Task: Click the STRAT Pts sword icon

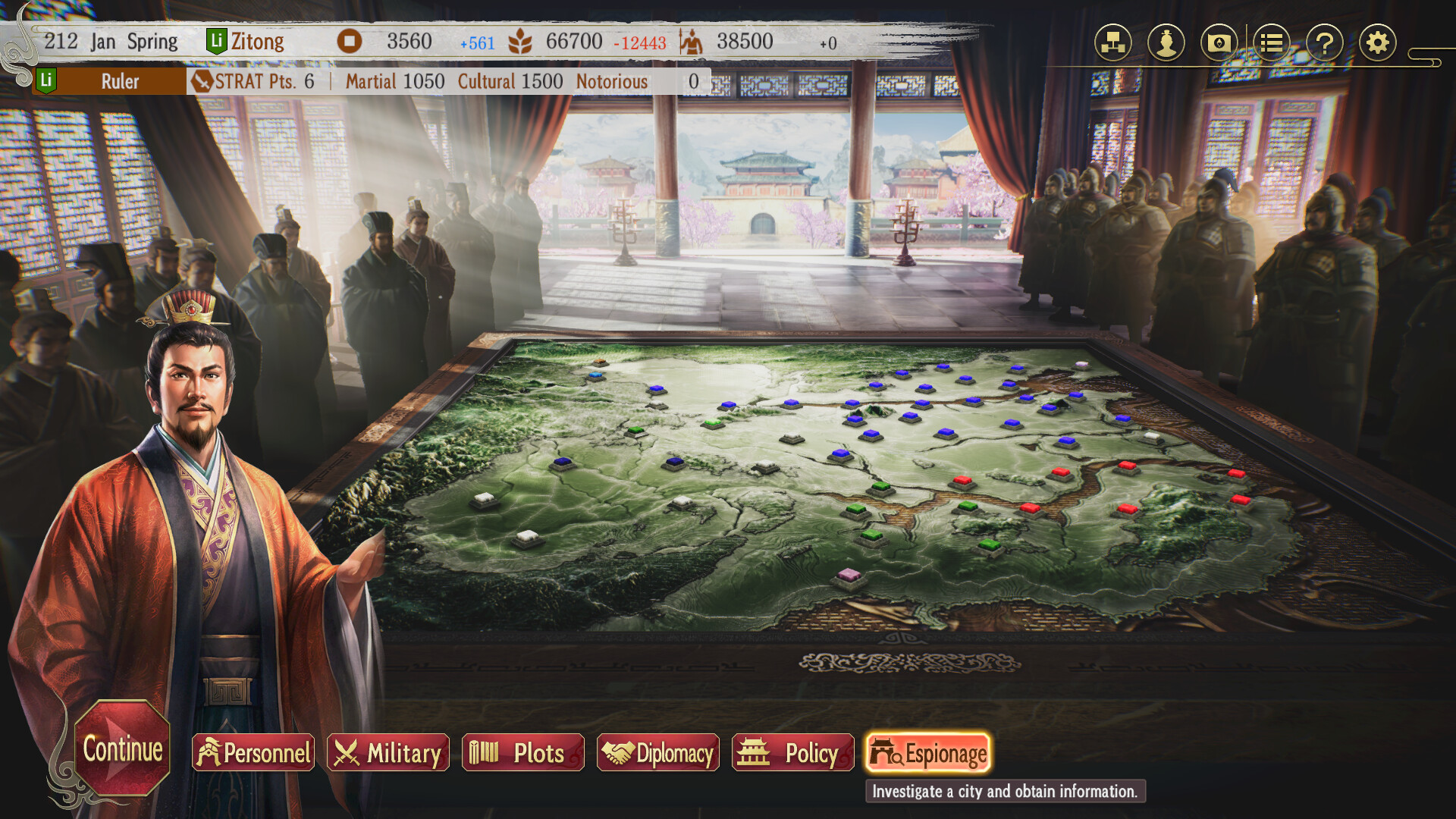Action: tap(202, 81)
